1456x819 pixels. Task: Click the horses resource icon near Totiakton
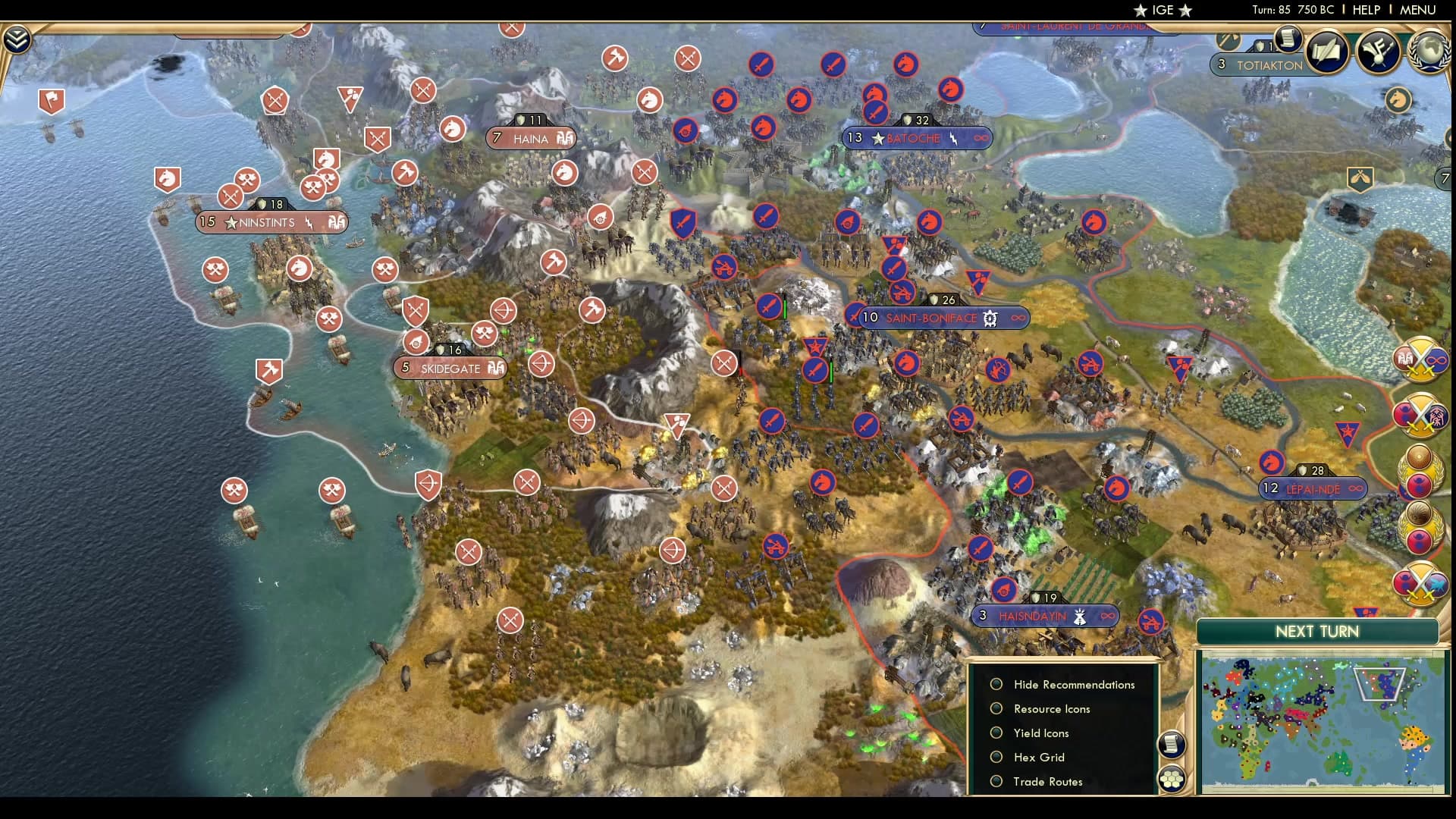click(x=1398, y=99)
